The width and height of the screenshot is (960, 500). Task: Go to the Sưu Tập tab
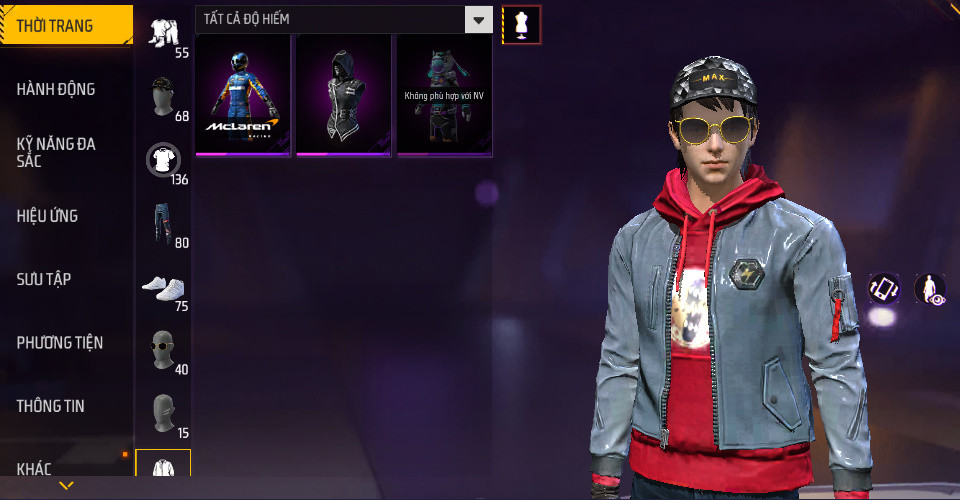43,279
